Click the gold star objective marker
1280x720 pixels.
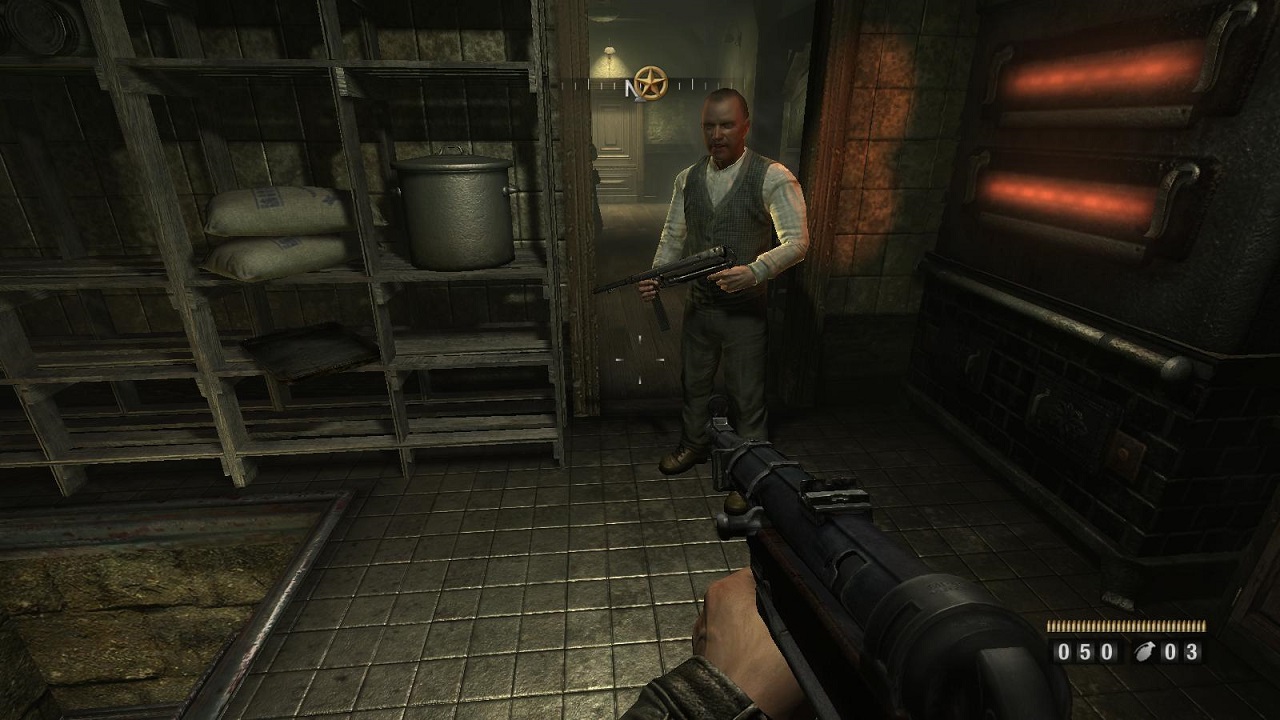pos(651,83)
